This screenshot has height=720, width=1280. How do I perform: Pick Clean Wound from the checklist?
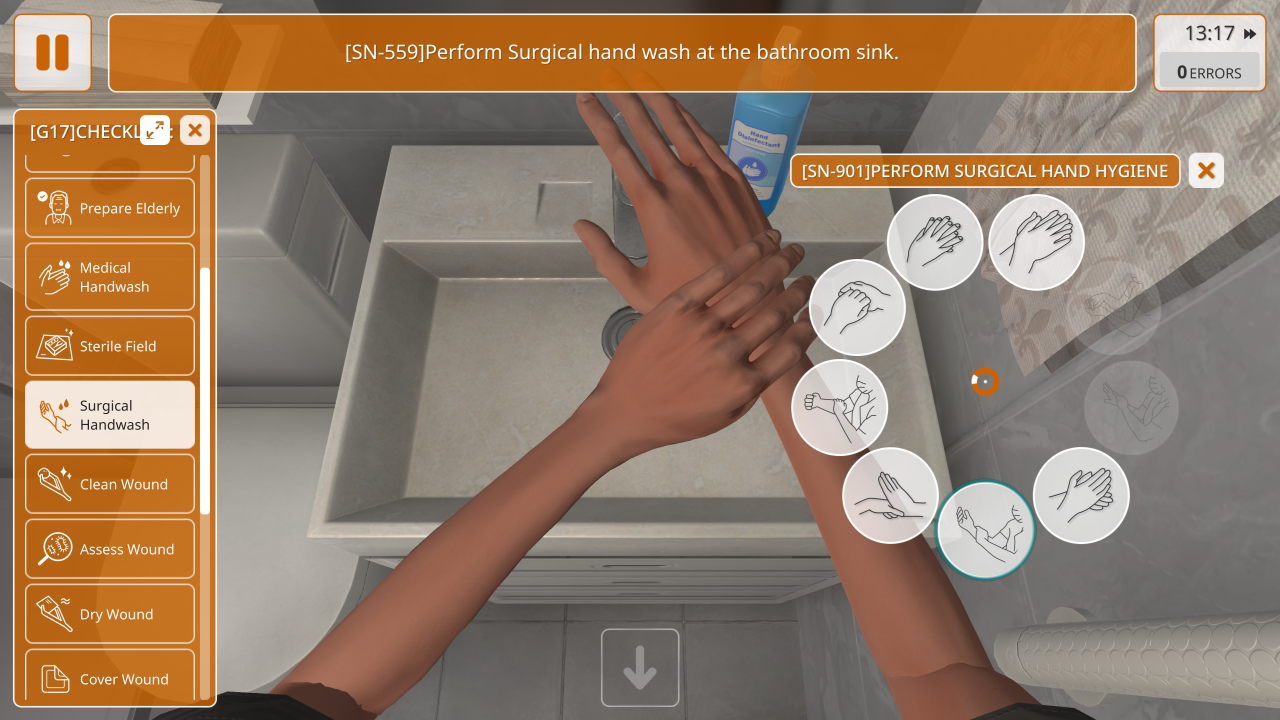point(110,484)
